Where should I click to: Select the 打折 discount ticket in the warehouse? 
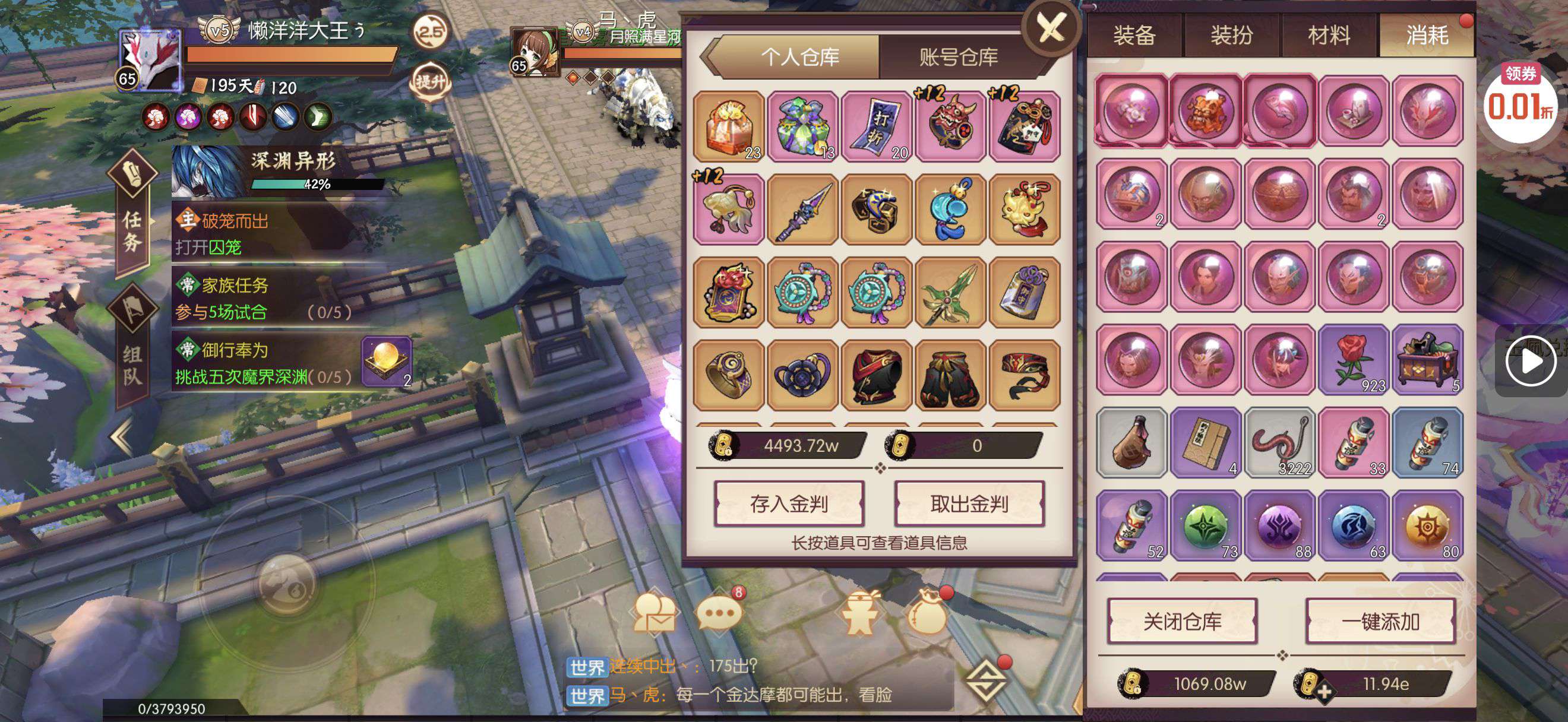[877, 126]
